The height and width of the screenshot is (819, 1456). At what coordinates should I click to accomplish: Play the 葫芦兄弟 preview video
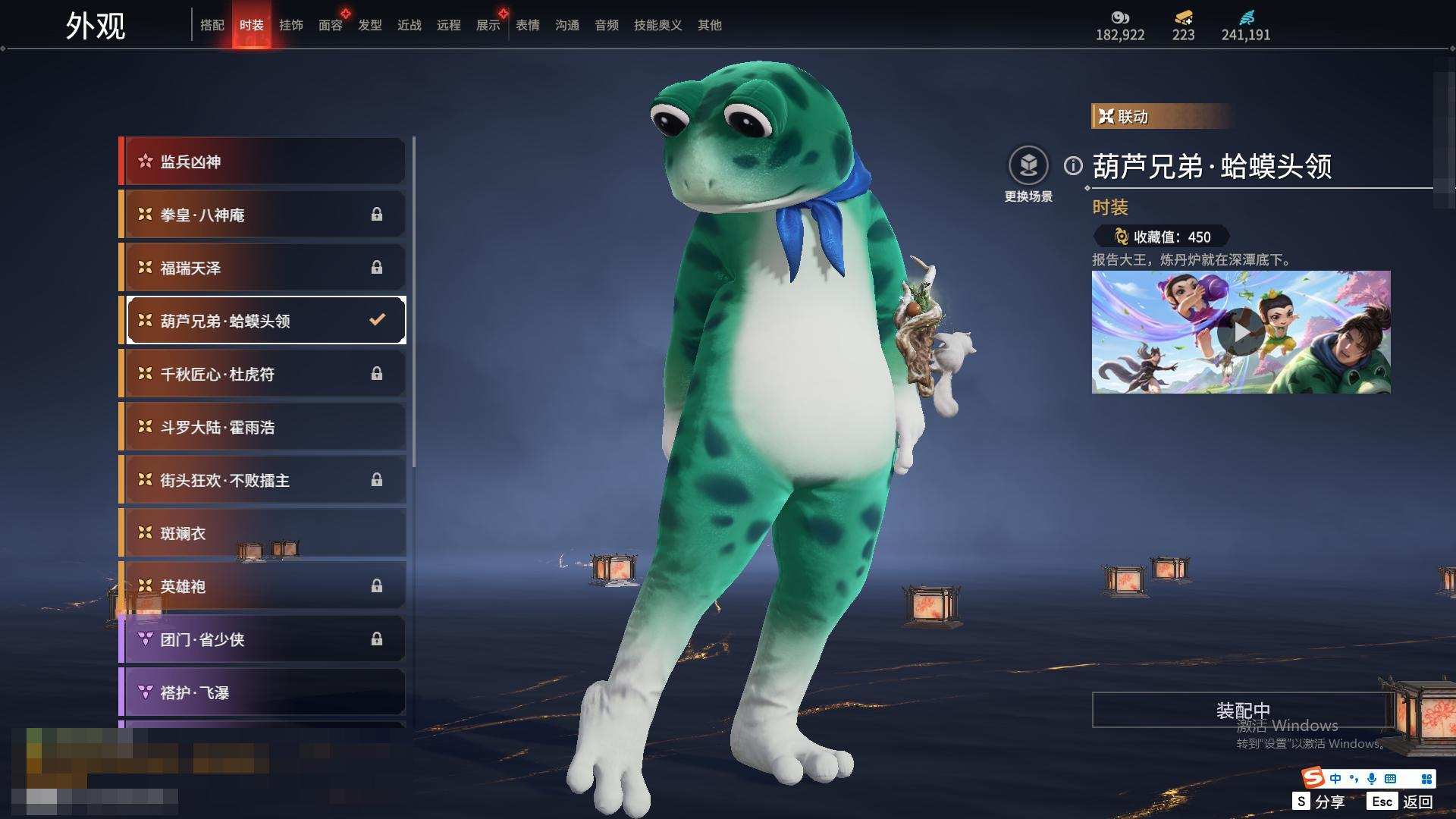1241,332
